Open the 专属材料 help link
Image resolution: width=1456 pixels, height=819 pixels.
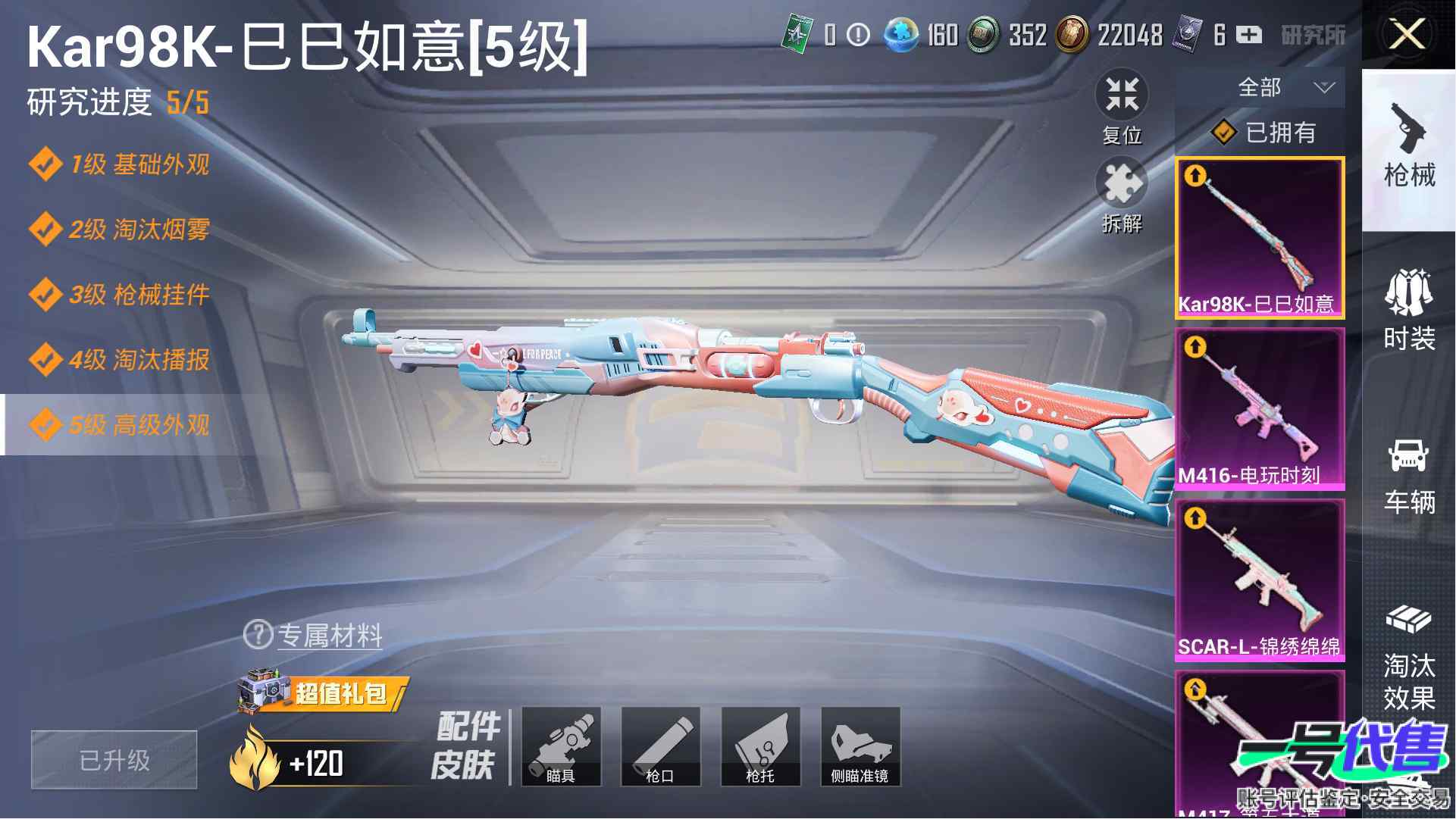pos(315,635)
